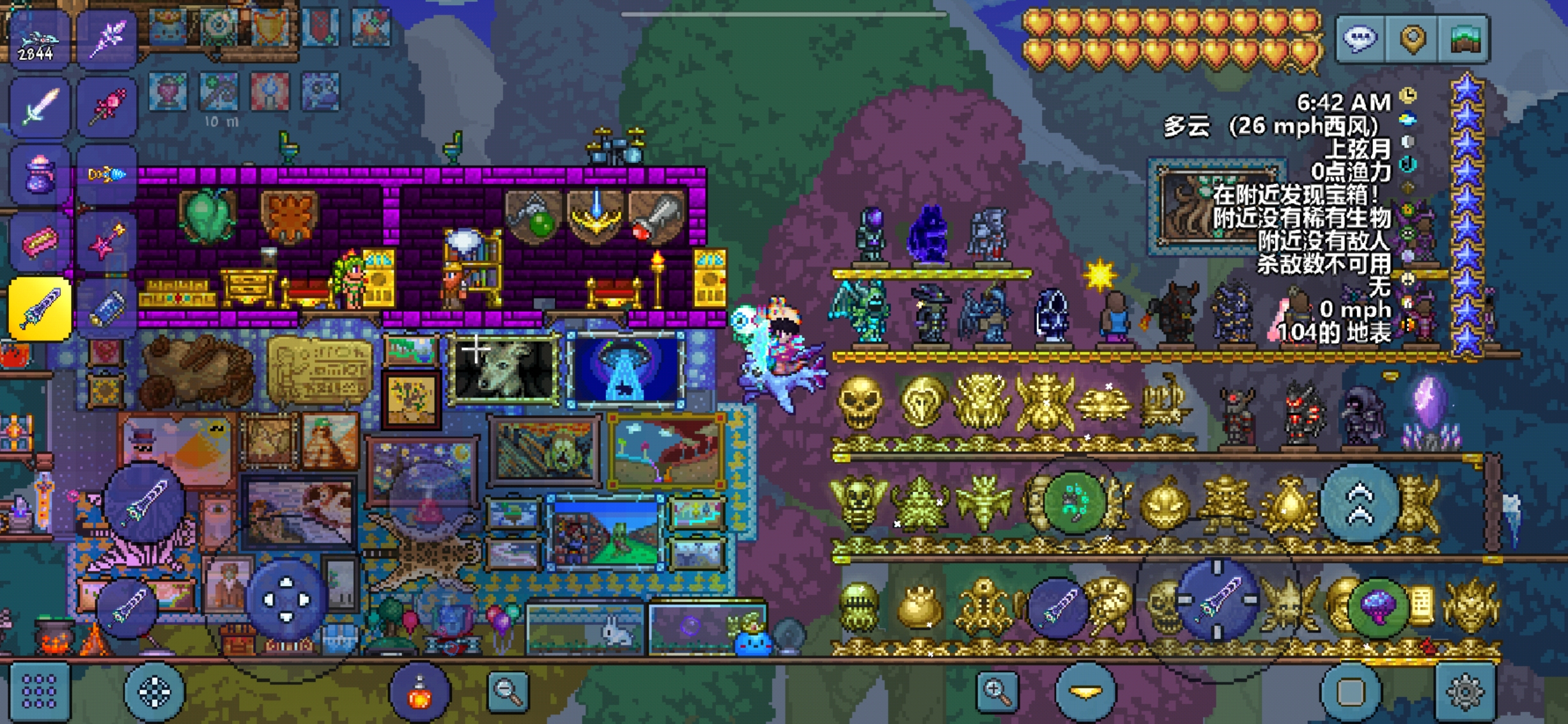Viewport: 1568px width, 724px height.
Task: Tap the yellow drop-down arrow button
Action: pos(1085,691)
